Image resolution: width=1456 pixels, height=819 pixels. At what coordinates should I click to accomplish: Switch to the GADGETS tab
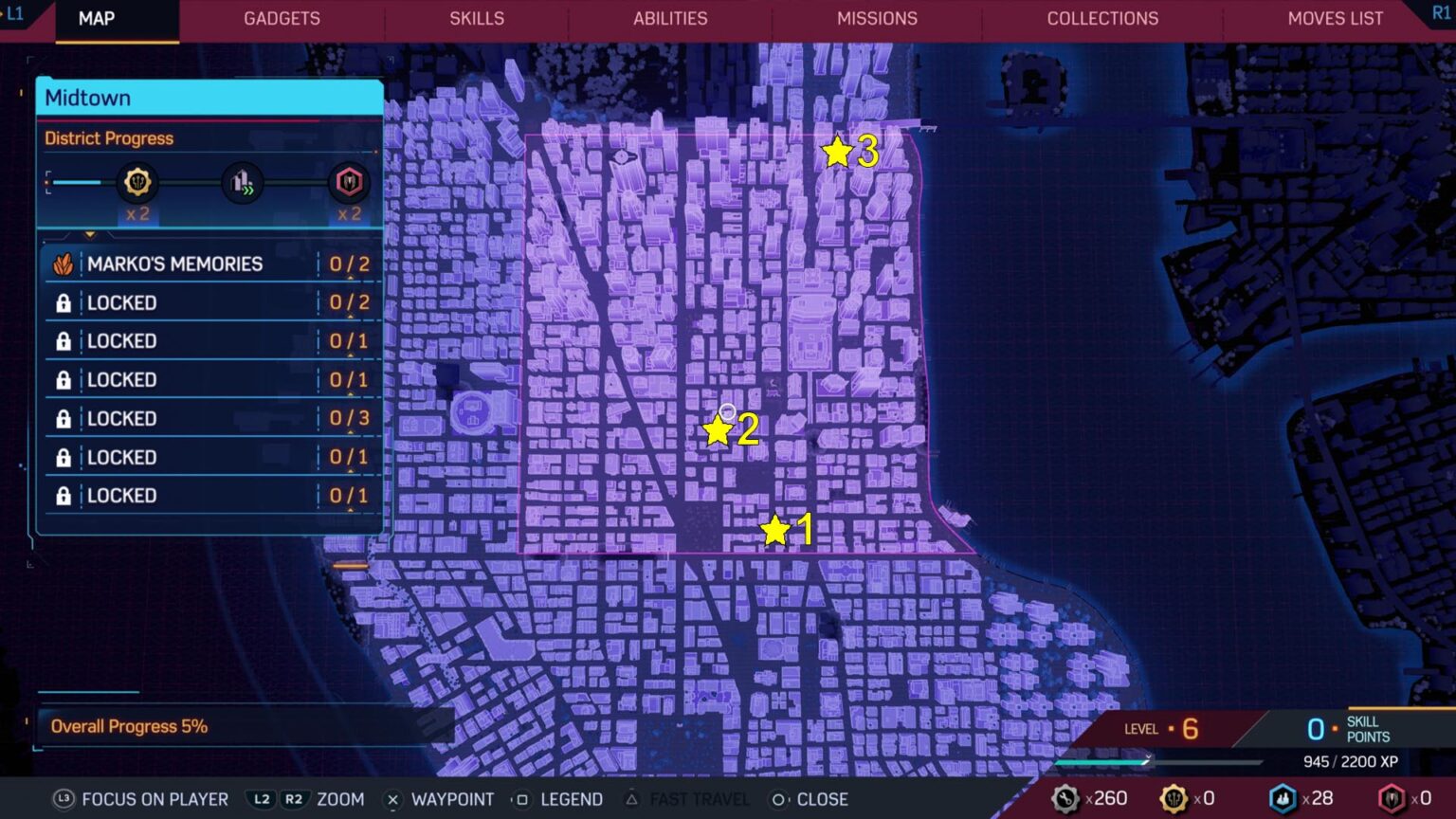pos(282,18)
